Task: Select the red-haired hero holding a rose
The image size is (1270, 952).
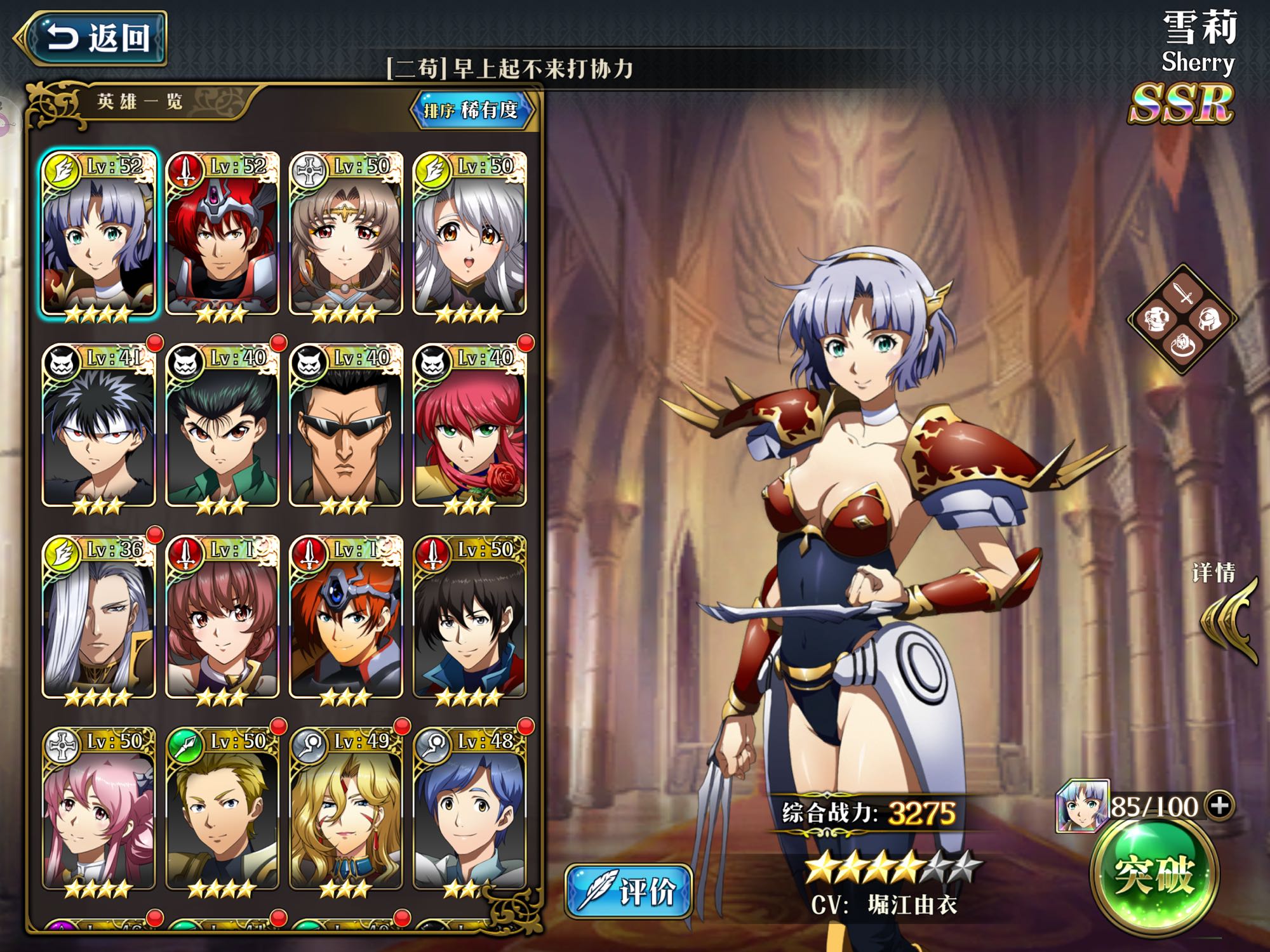Action: coord(469,426)
